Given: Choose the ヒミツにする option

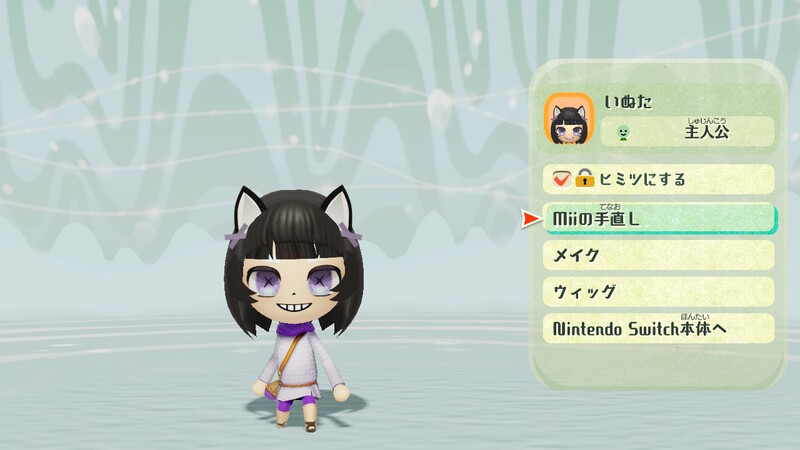Looking at the screenshot, I should click(658, 180).
